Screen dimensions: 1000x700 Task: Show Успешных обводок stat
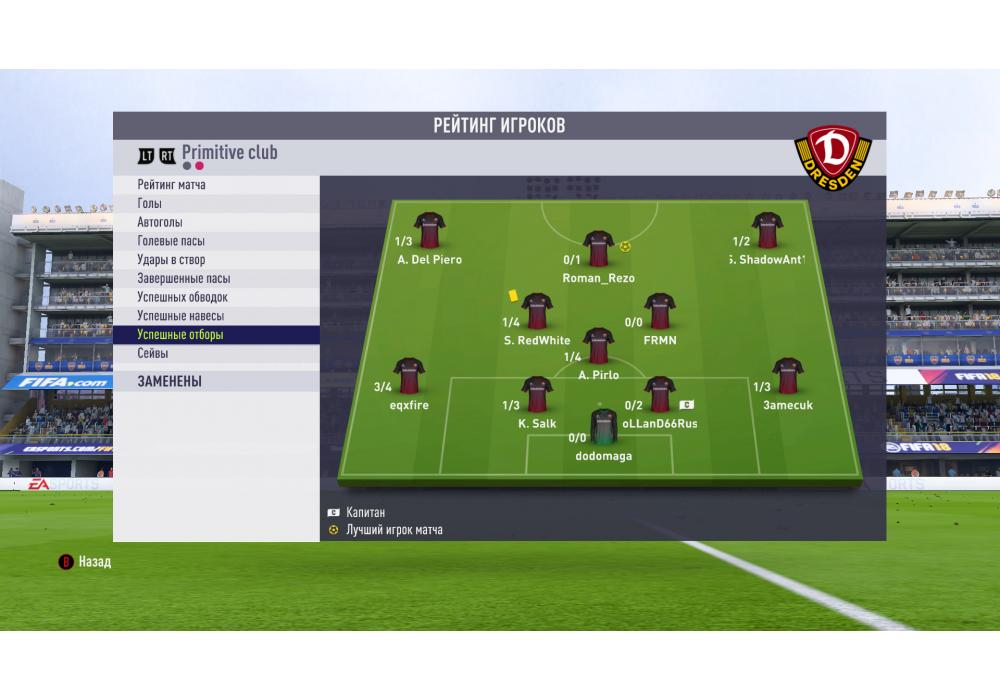pos(216,297)
